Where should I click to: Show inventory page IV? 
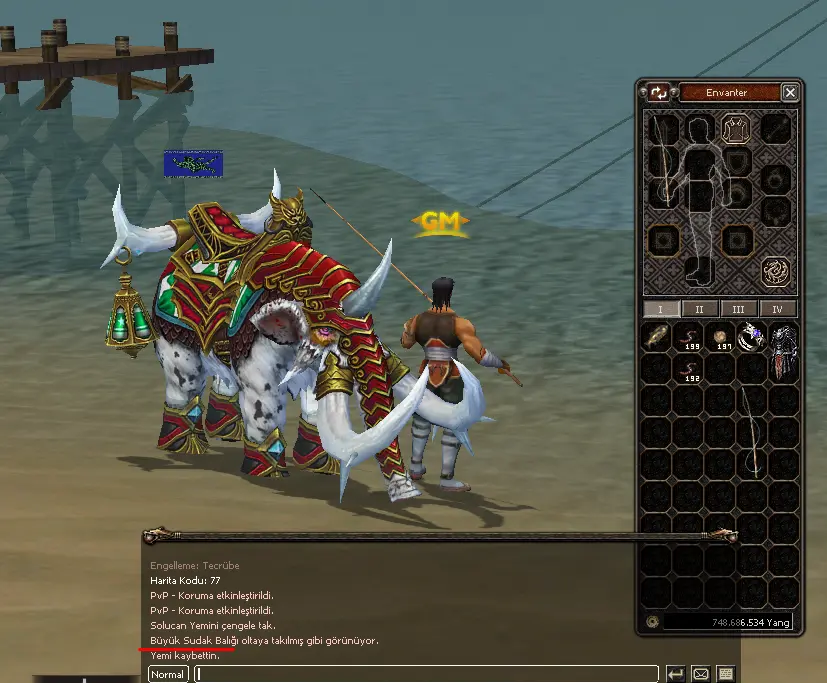[x=778, y=310]
